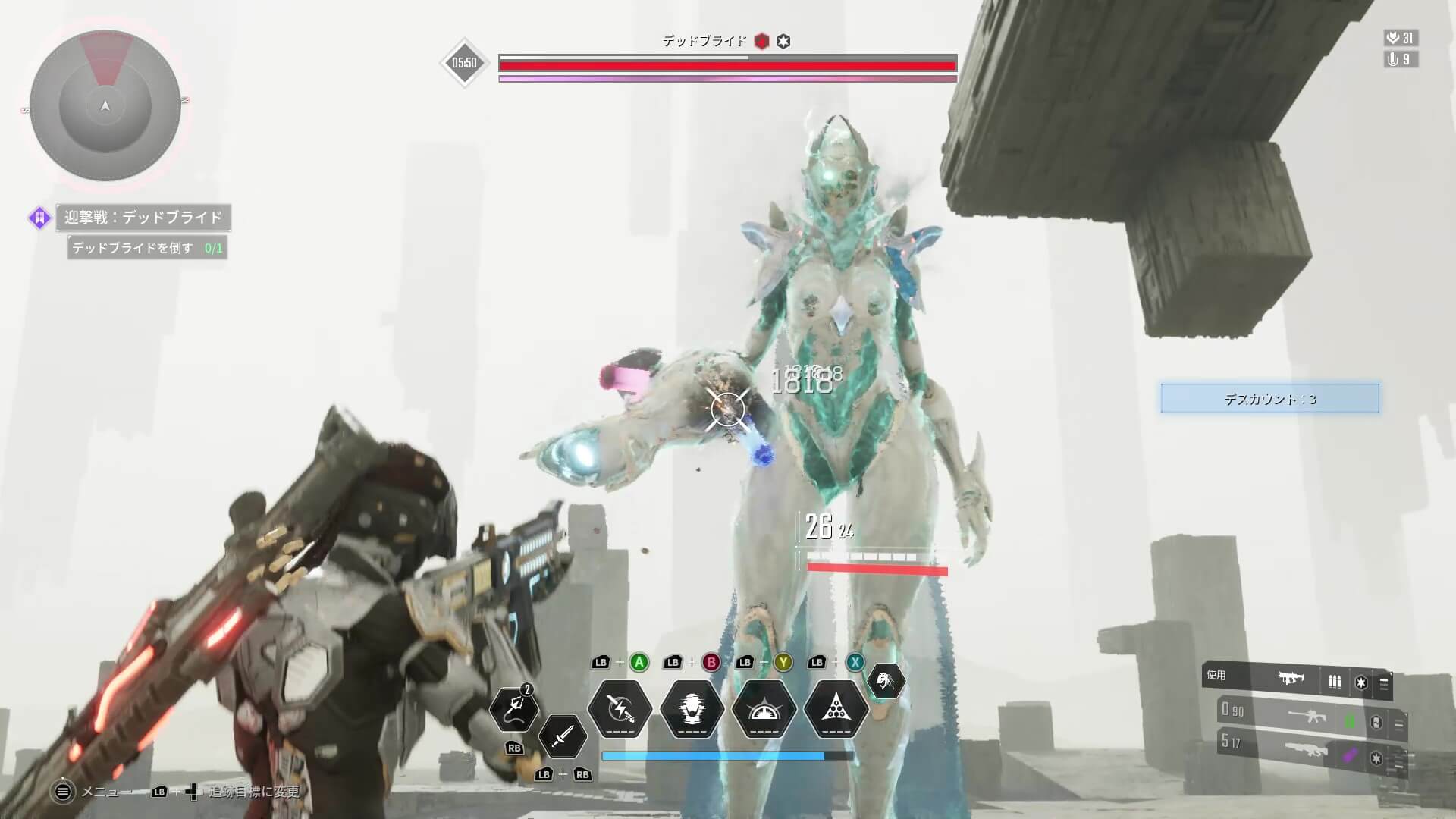This screenshot has height=819, width=1456.
Task: Click the purple quest marker beside 迎撃戦
Action: click(39, 218)
